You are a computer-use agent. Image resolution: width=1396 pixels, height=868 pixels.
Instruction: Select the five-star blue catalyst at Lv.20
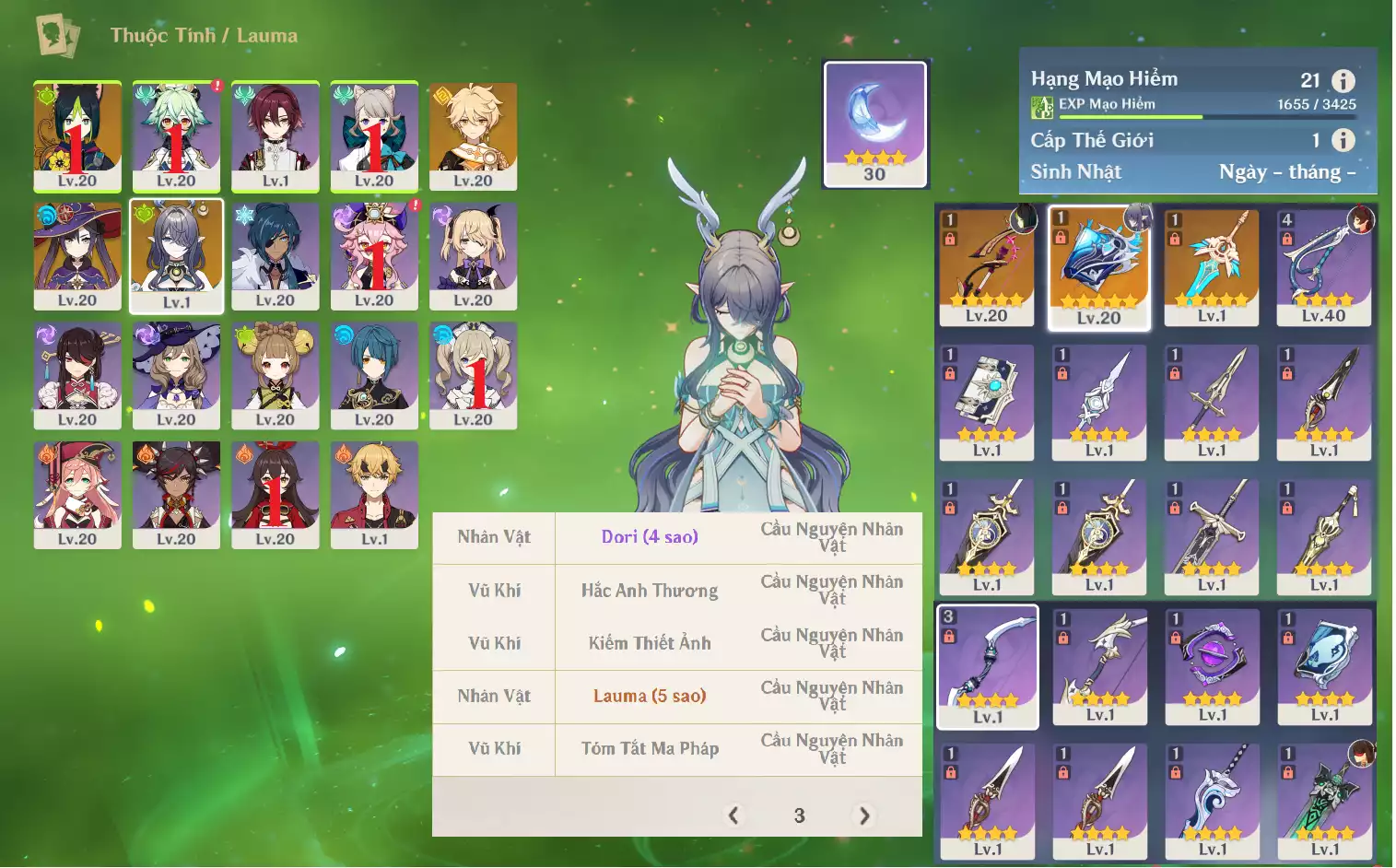point(1099,266)
